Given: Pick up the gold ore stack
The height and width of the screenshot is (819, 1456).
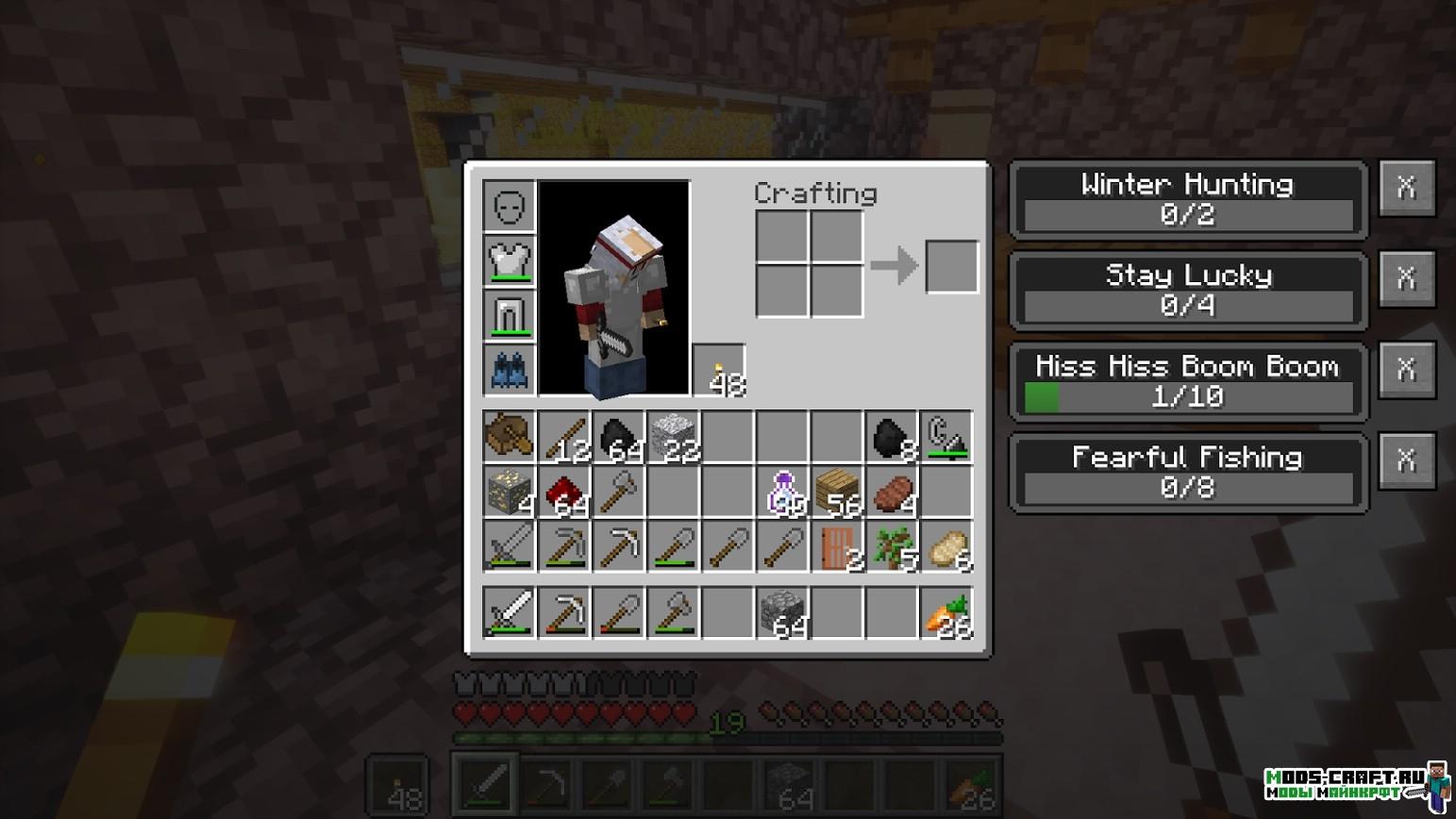Looking at the screenshot, I should tap(510, 492).
